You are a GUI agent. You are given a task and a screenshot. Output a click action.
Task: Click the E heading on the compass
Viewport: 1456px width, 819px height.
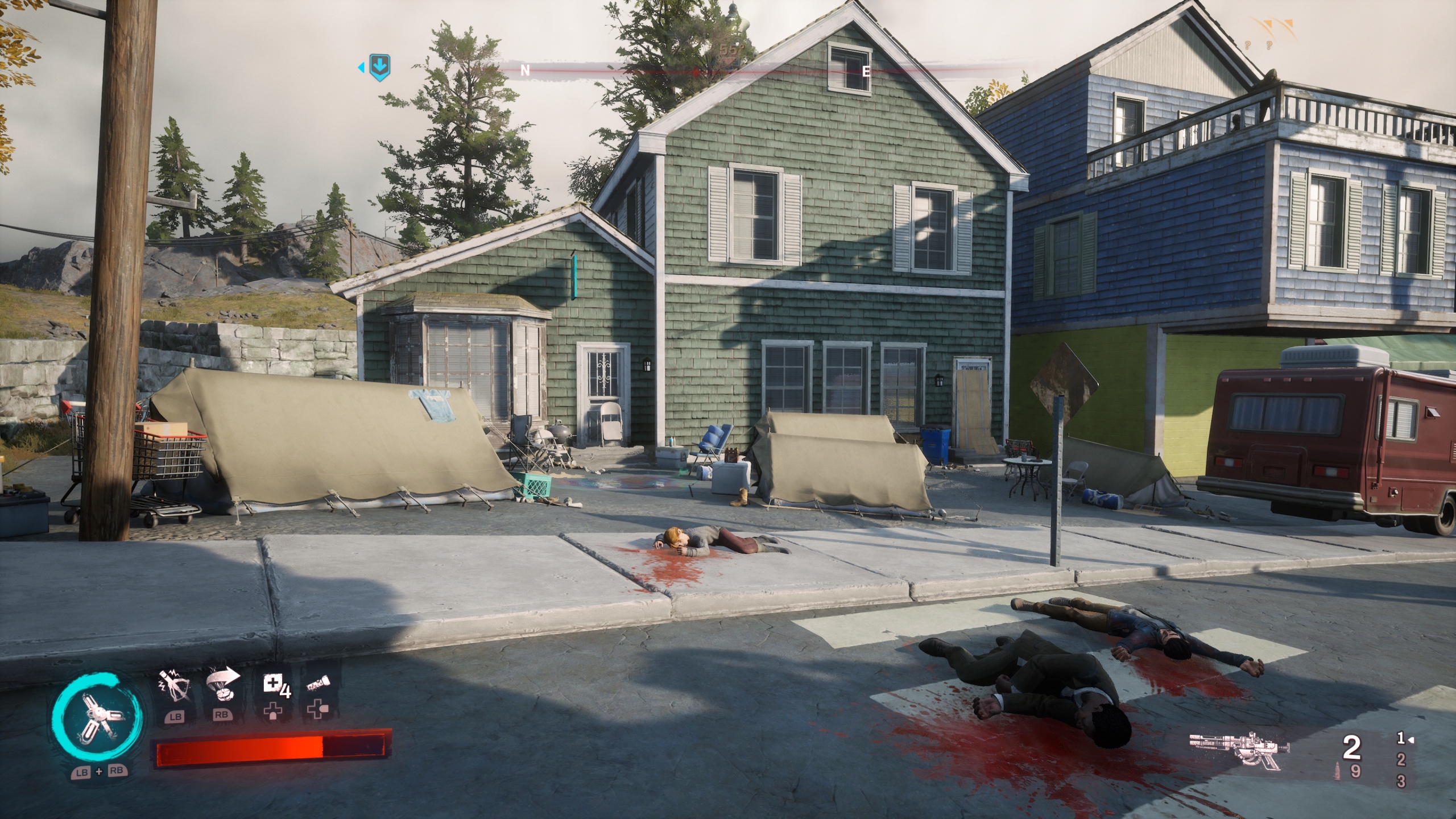pos(866,72)
